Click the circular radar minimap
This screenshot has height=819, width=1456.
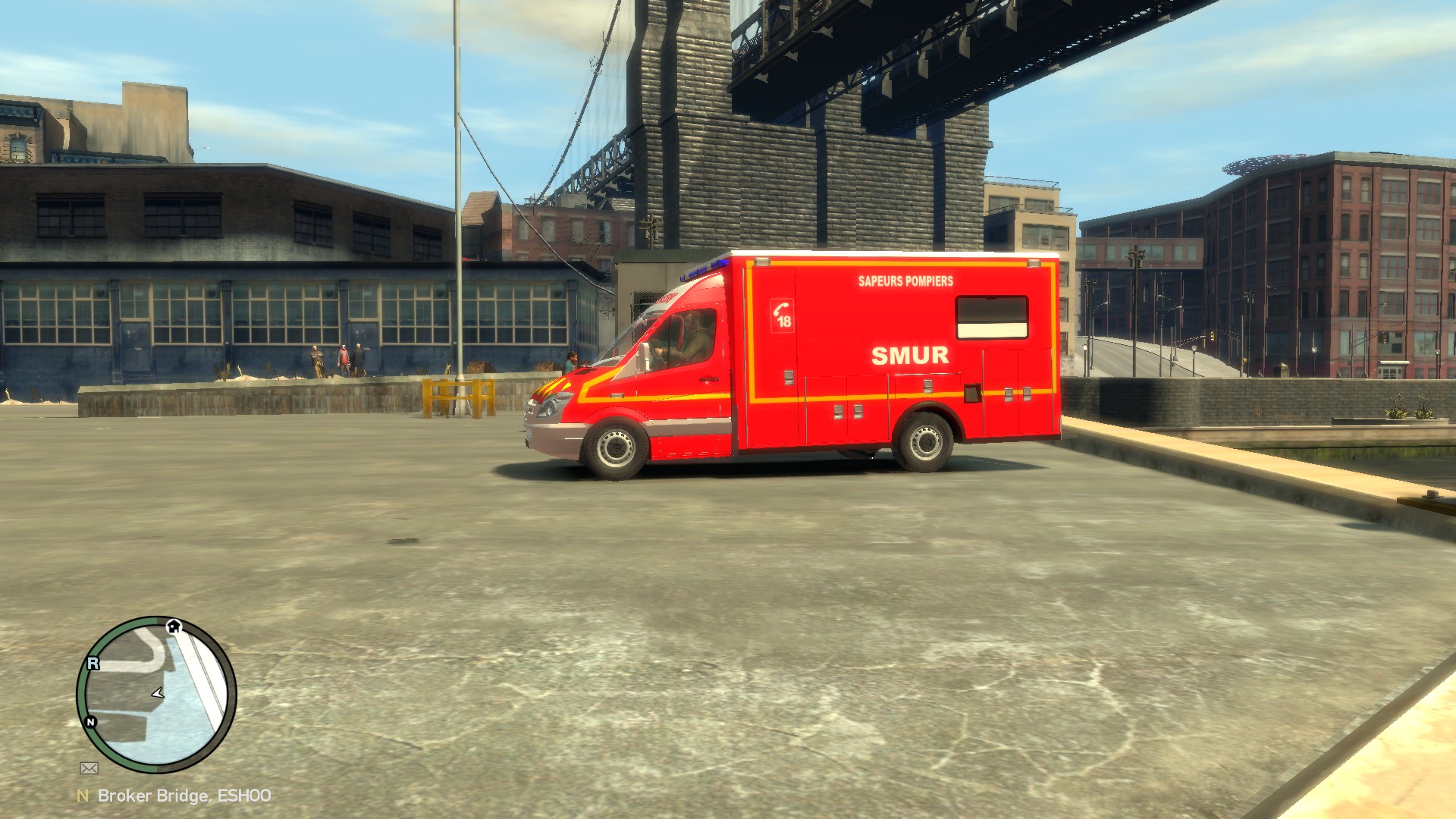pos(157,695)
